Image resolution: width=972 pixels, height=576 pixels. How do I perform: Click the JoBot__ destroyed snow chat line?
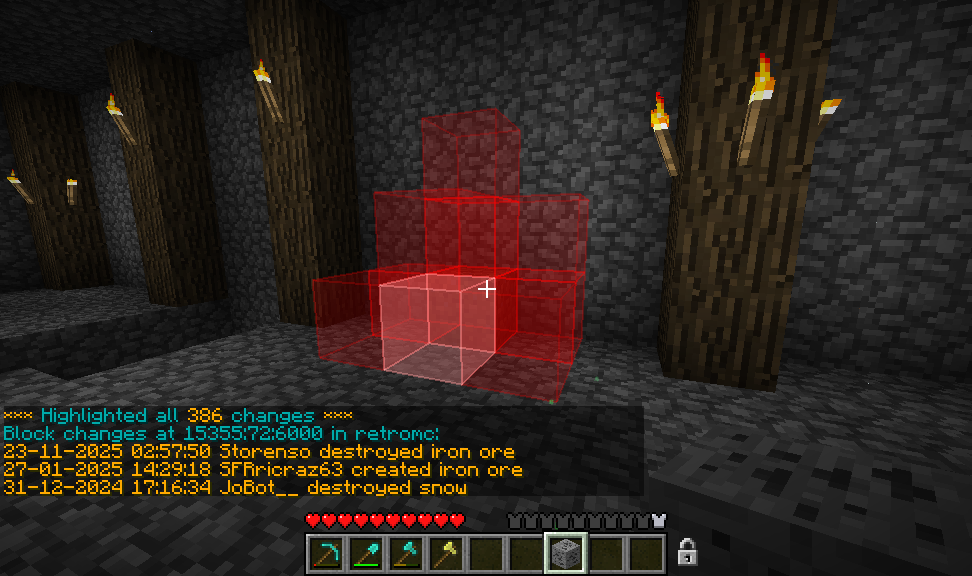coord(235,488)
